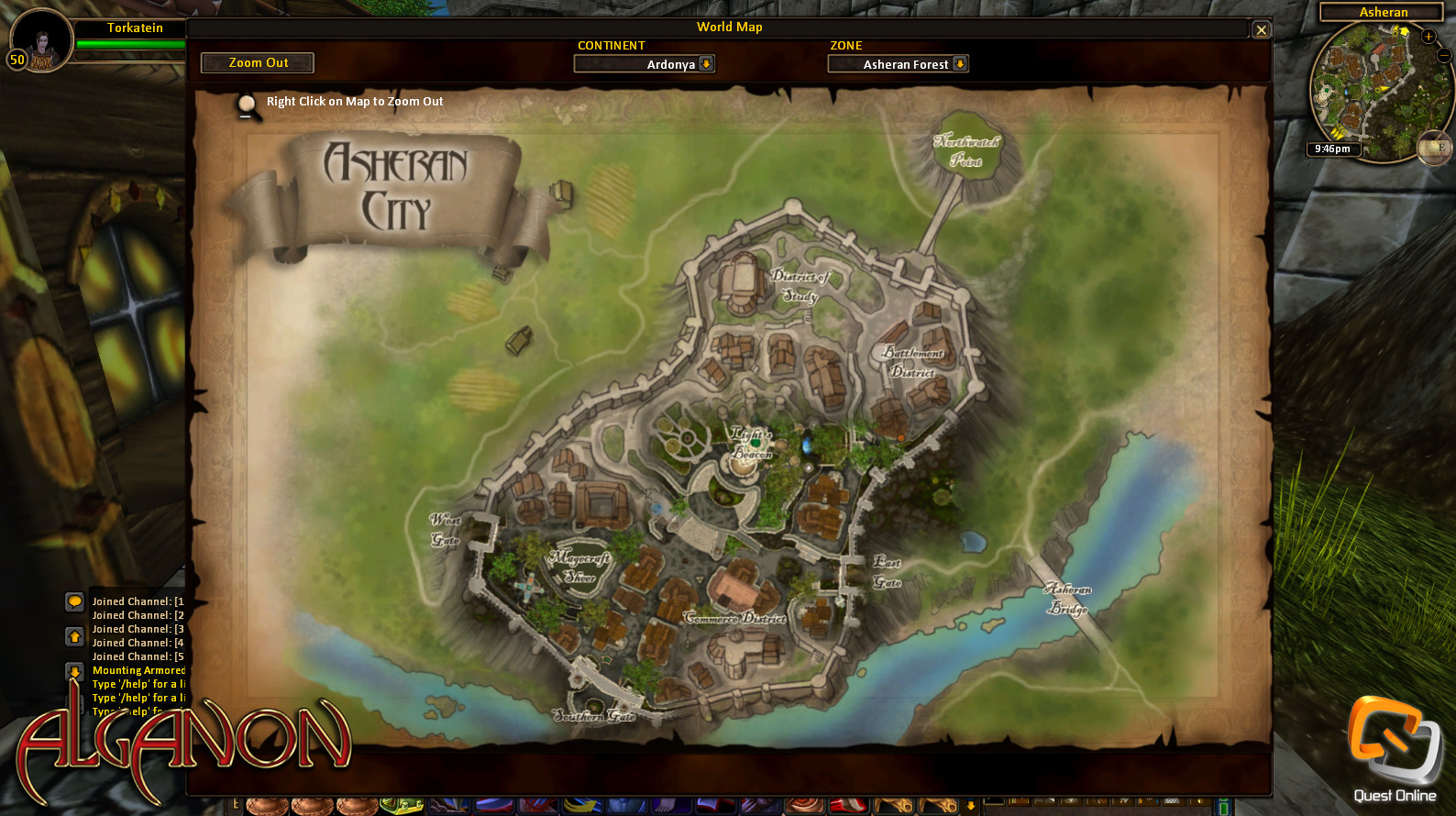
Task: Select the World Map title bar
Action: pos(731,27)
